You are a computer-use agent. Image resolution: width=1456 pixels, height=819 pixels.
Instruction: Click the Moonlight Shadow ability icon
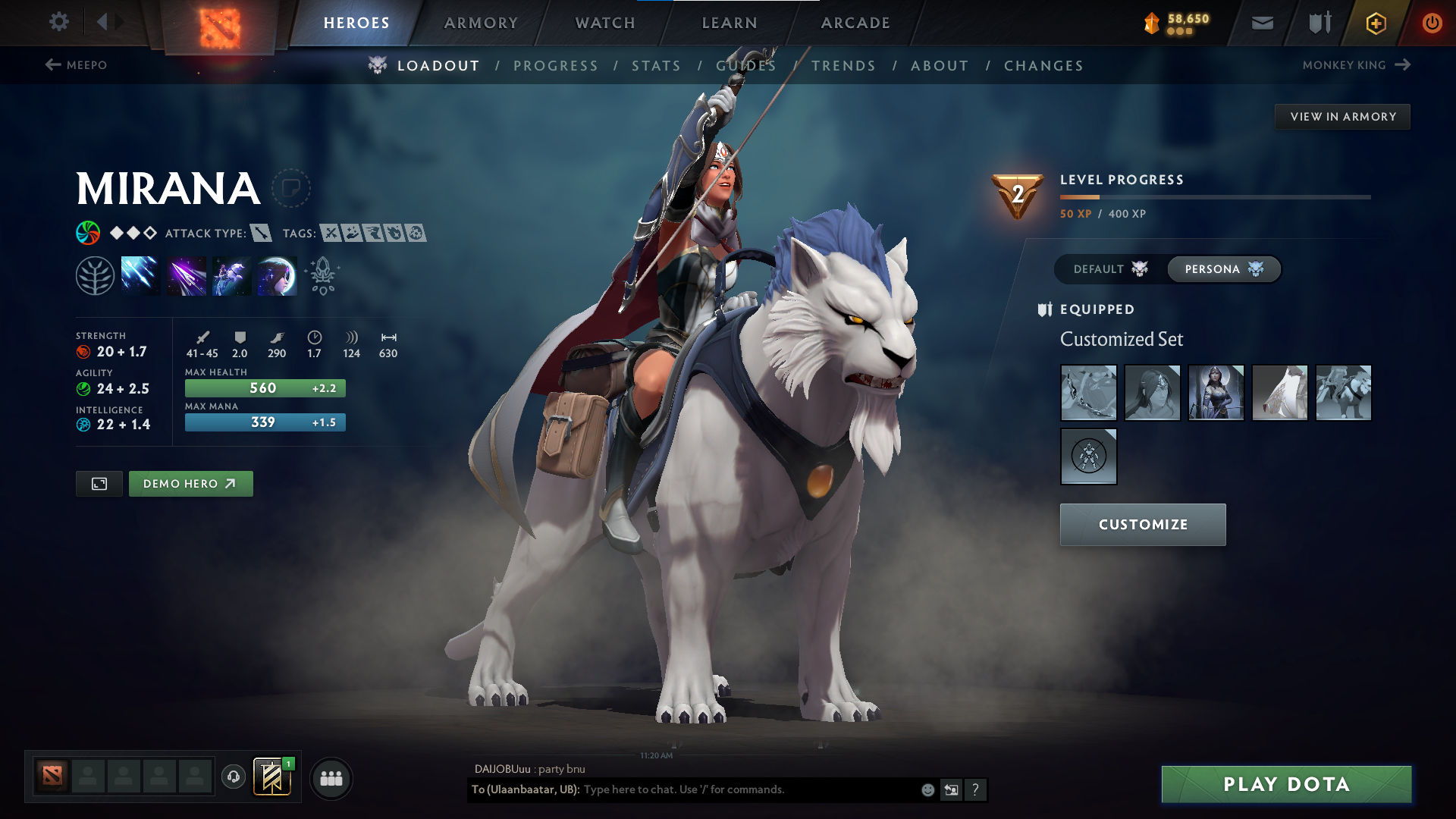point(277,275)
